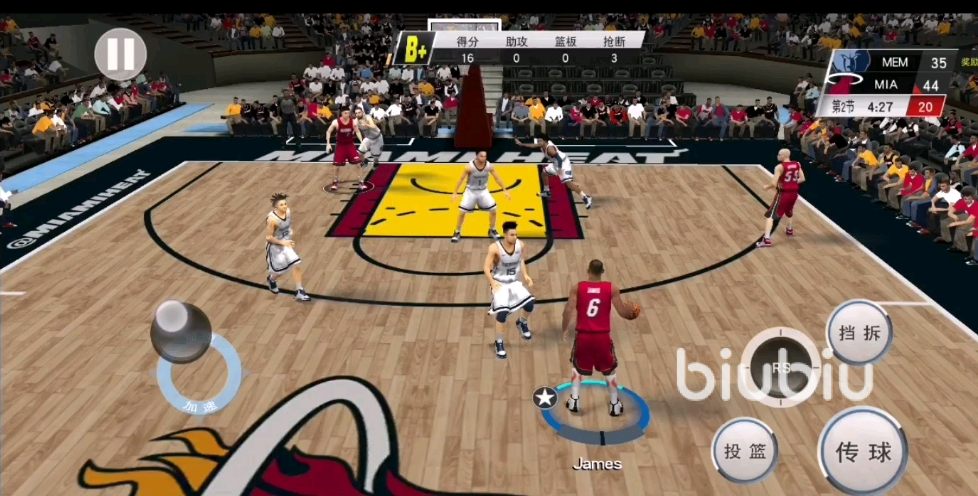The image size is (978, 496).
Task: Pause the game with the pause button
Action: 121,52
